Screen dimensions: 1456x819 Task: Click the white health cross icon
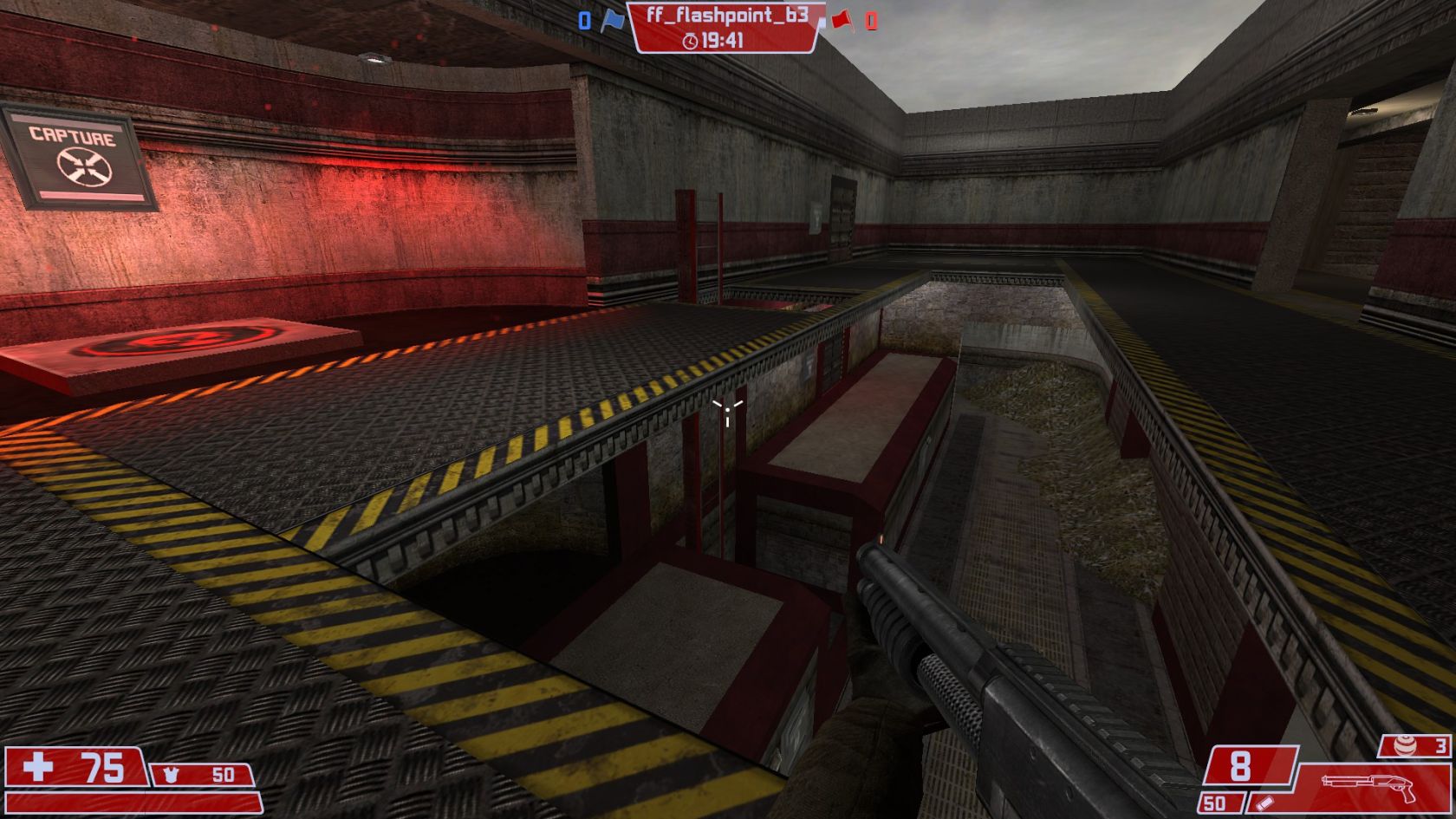pyautogui.click(x=38, y=767)
